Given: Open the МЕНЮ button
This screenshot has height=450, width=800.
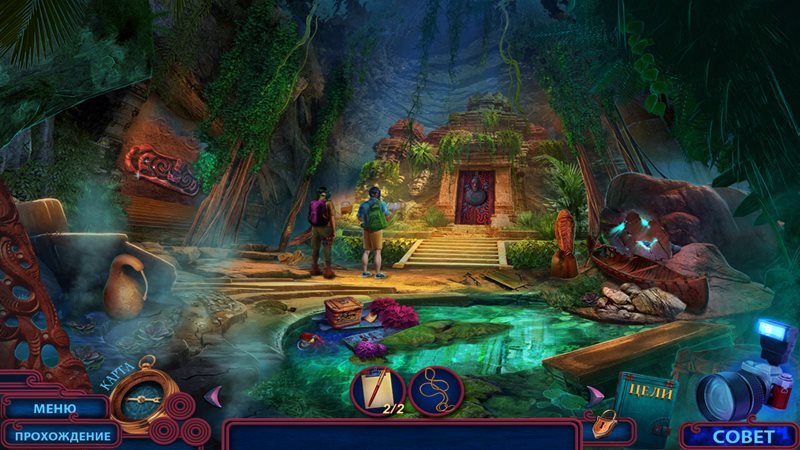Looking at the screenshot, I should [54, 408].
